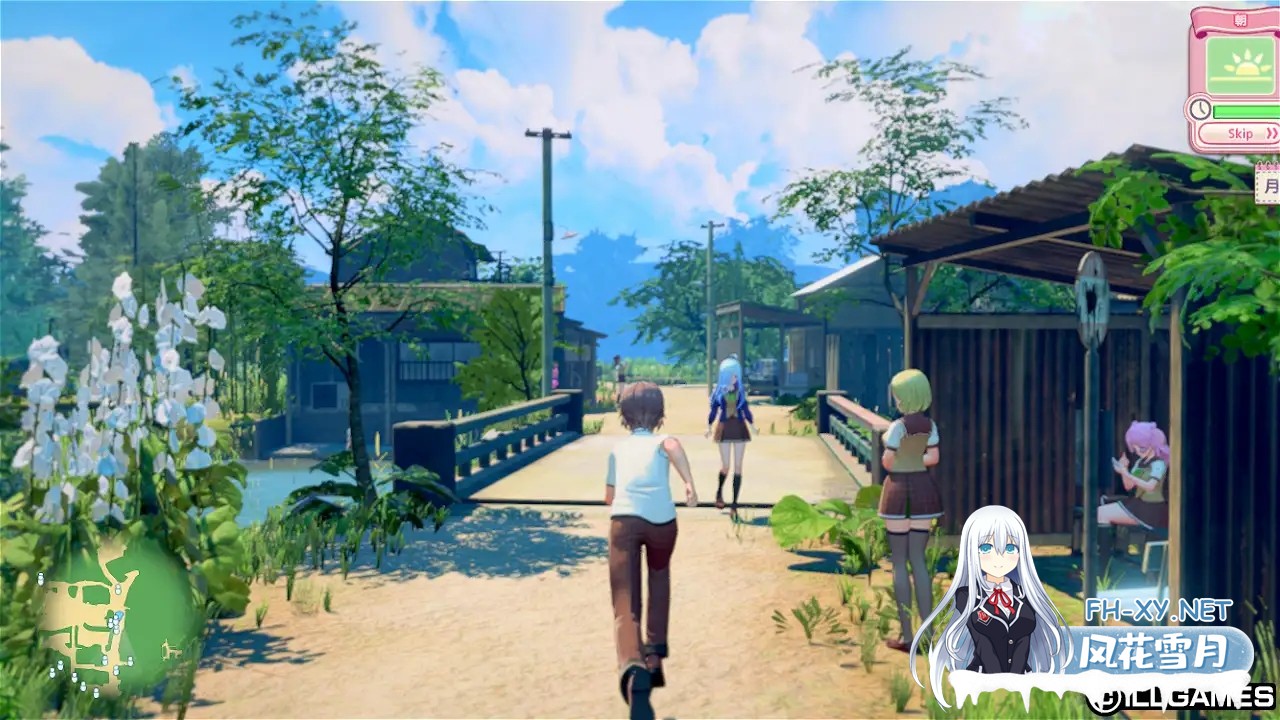
Task: Click the sunny weather icon
Action: point(1245,66)
